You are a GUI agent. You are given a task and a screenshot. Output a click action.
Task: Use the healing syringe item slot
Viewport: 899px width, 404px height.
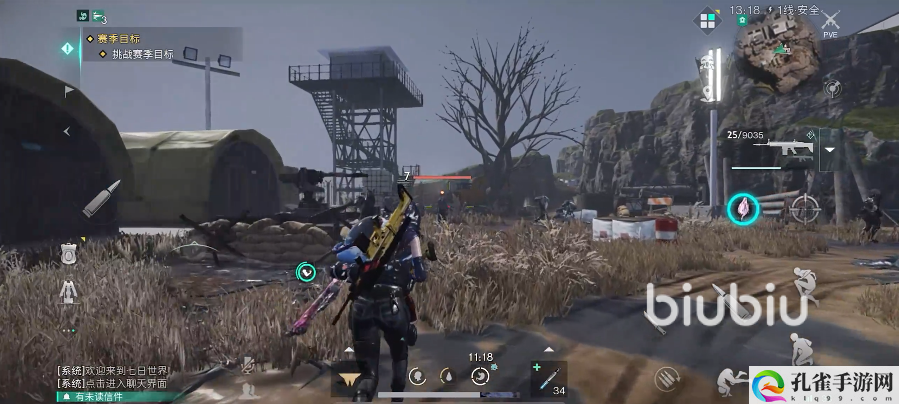pos(548,376)
